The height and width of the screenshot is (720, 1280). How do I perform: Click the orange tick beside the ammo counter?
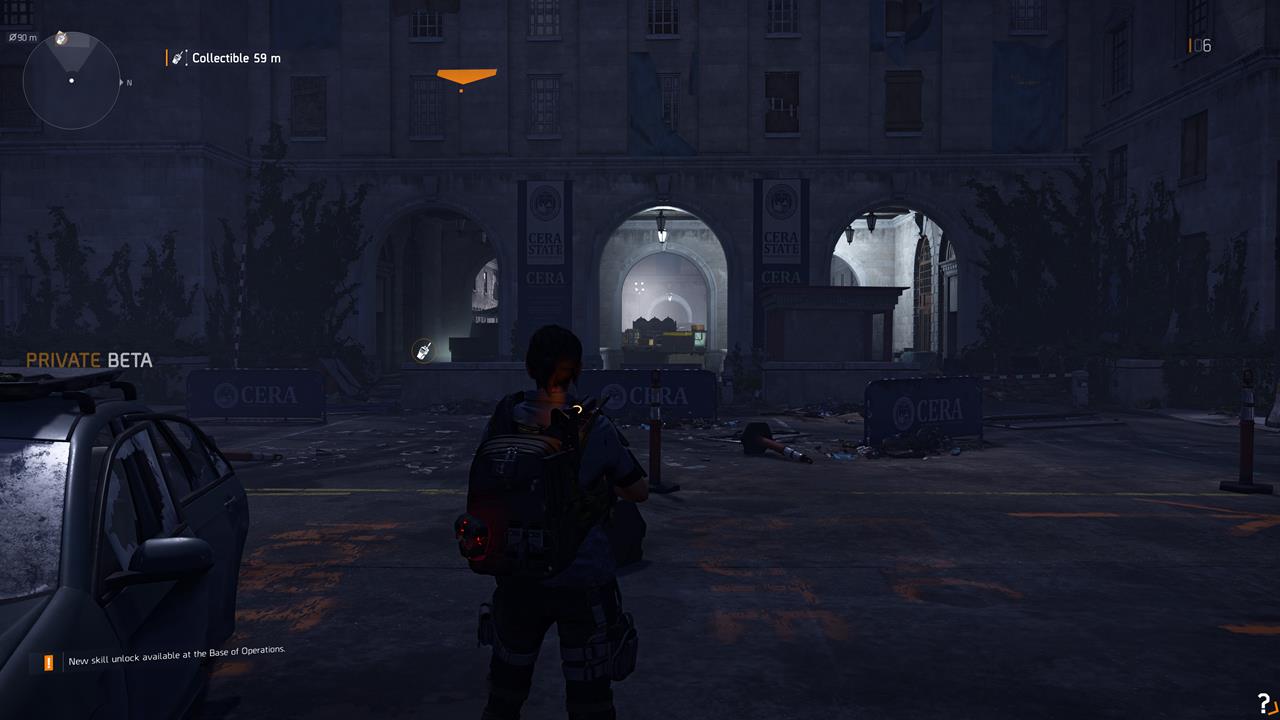pos(1189,45)
